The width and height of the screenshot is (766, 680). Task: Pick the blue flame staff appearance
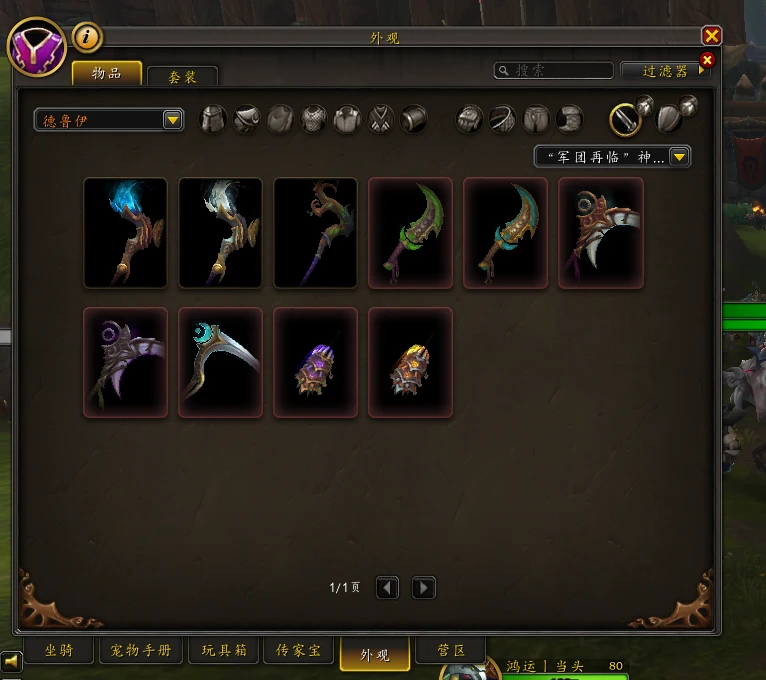[125, 233]
